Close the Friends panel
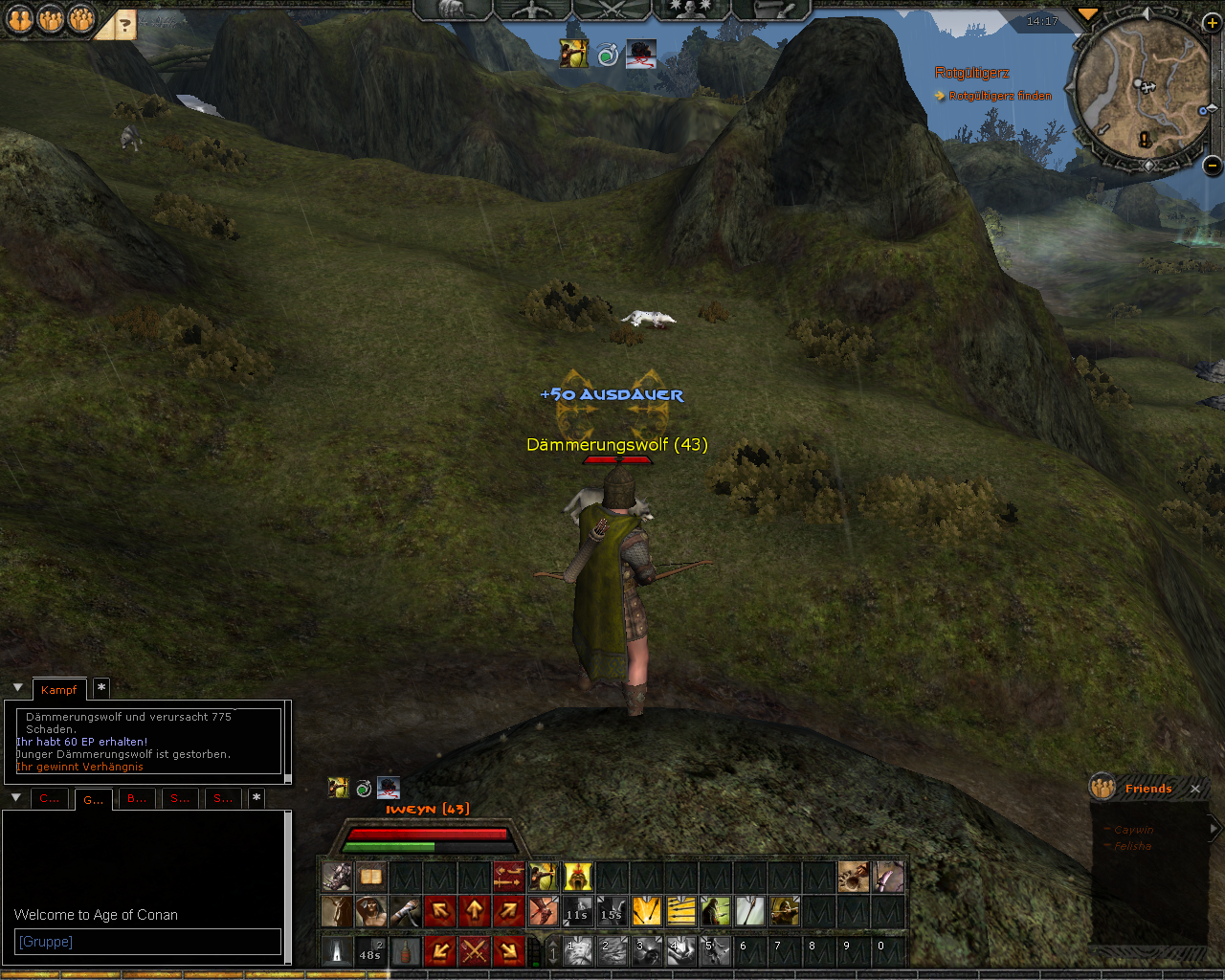The image size is (1225, 980). coord(1195,789)
